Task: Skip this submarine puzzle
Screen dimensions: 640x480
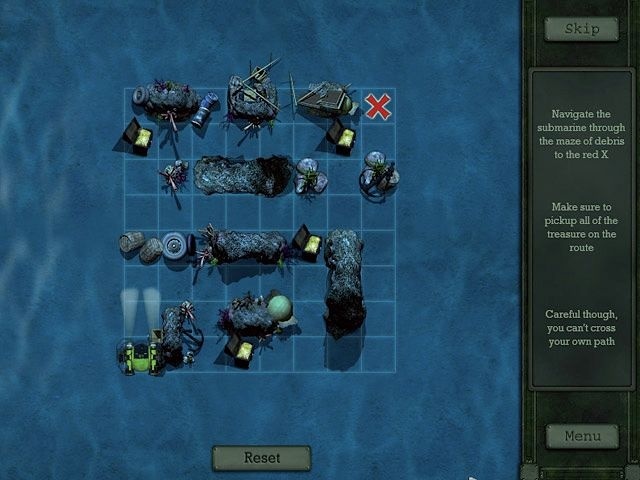Action: point(581,29)
